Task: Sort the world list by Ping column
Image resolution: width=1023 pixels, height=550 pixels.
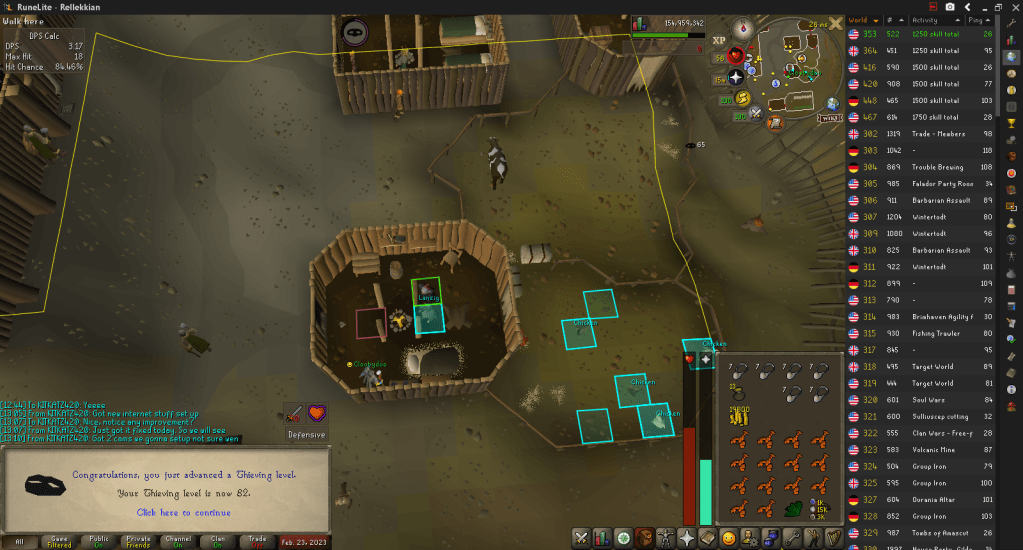Action: click(987, 20)
